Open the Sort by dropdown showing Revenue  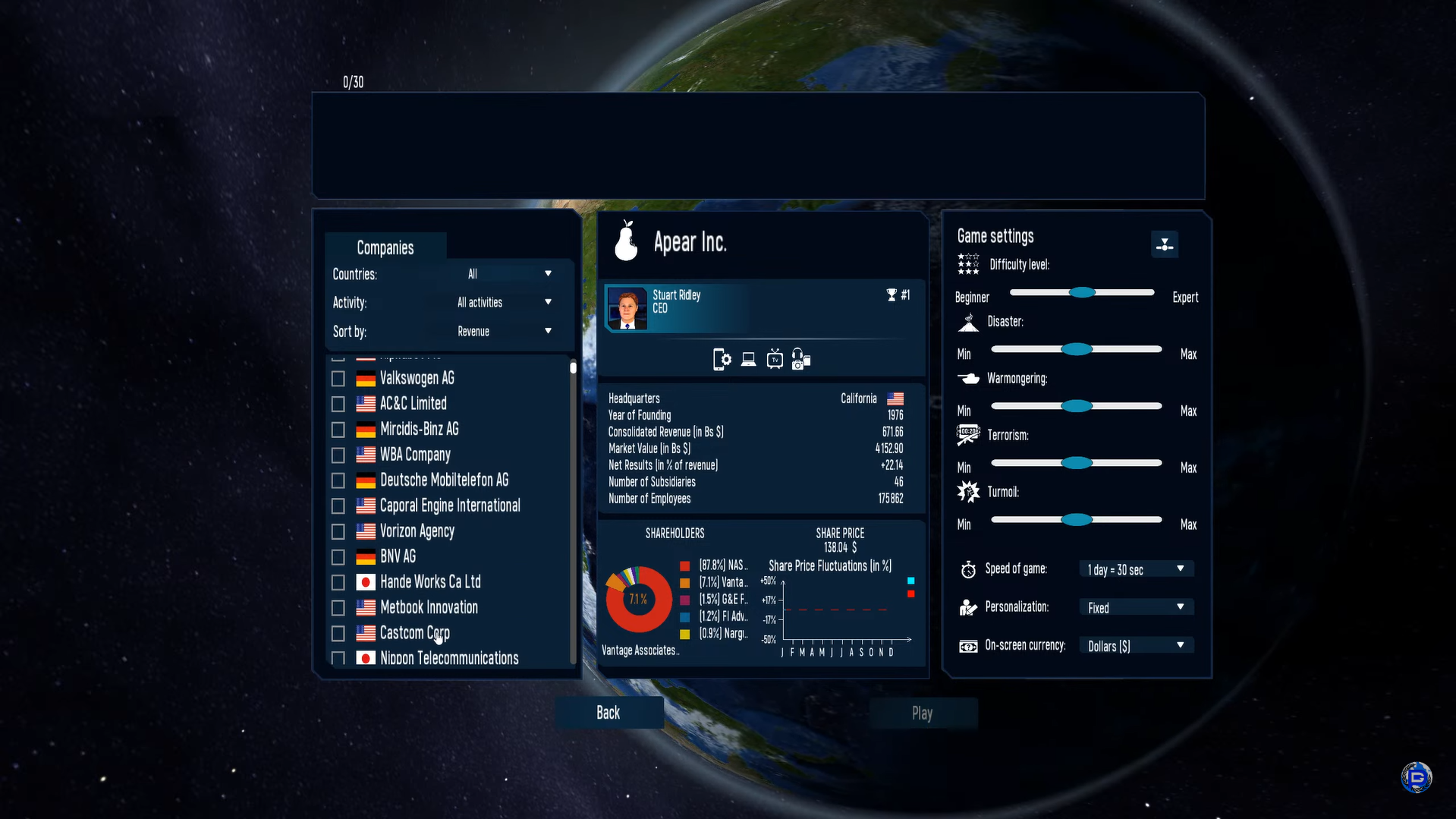(x=508, y=331)
